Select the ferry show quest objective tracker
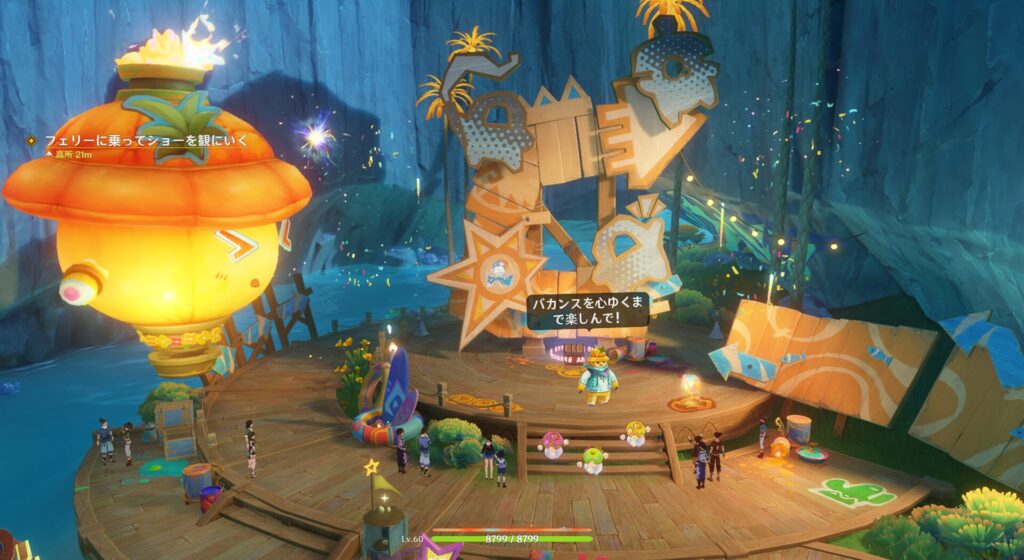 click(x=144, y=141)
